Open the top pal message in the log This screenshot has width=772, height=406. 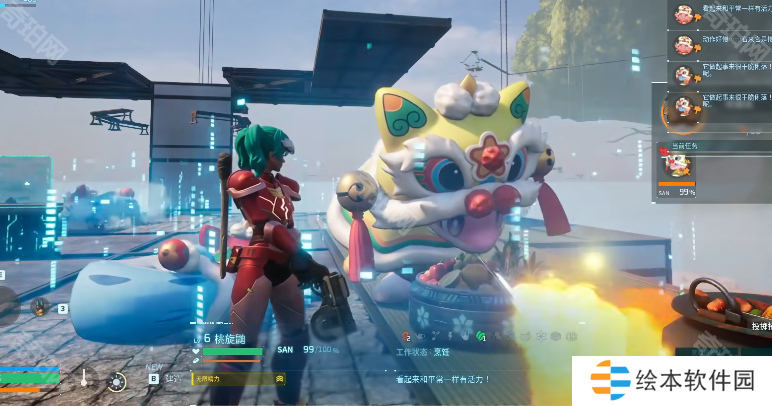click(683, 15)
